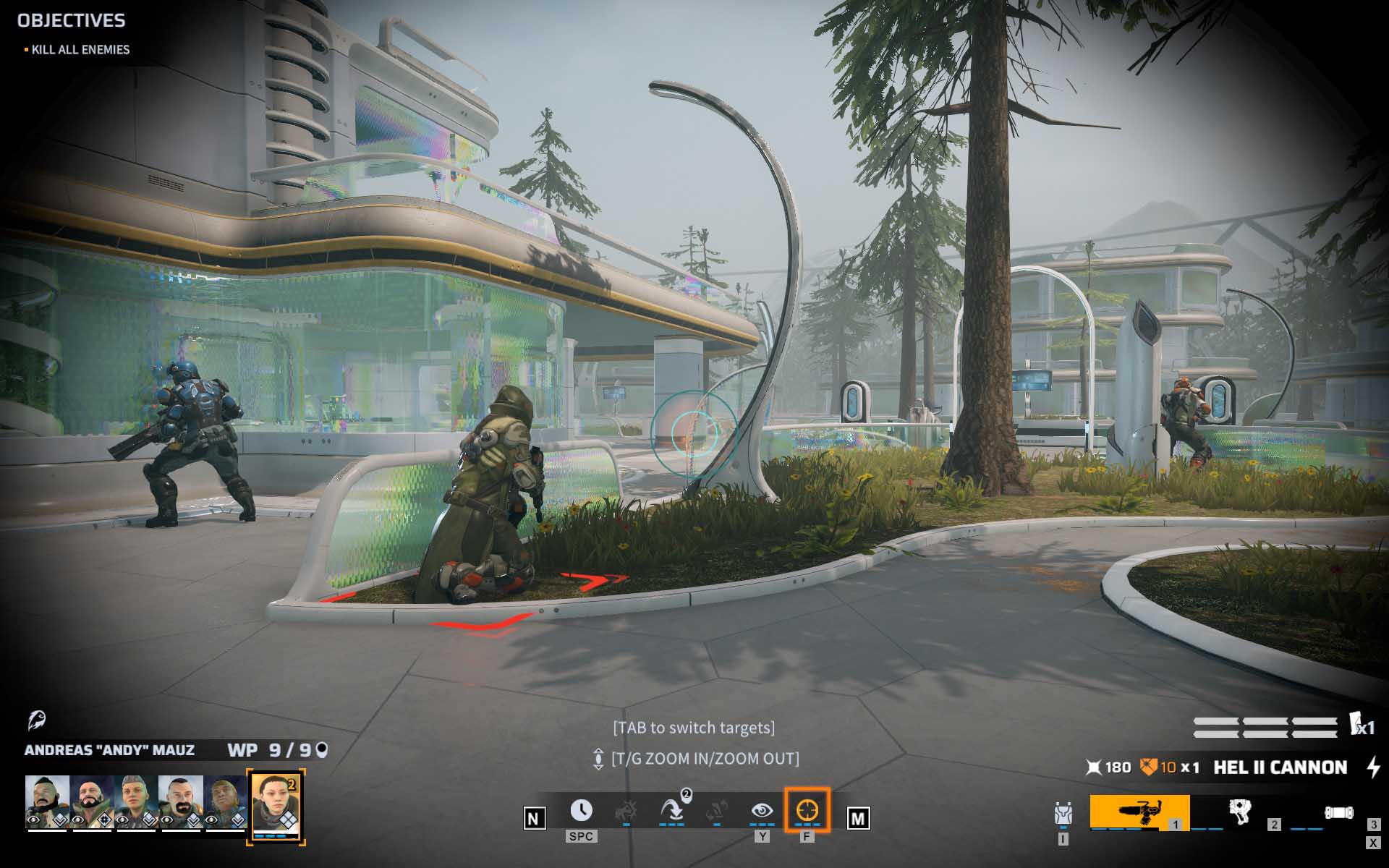Select the HEL II Cannon weapon slot
Image resolution: width=1389 pixels, height=868 pixels.
[1139, 812]
